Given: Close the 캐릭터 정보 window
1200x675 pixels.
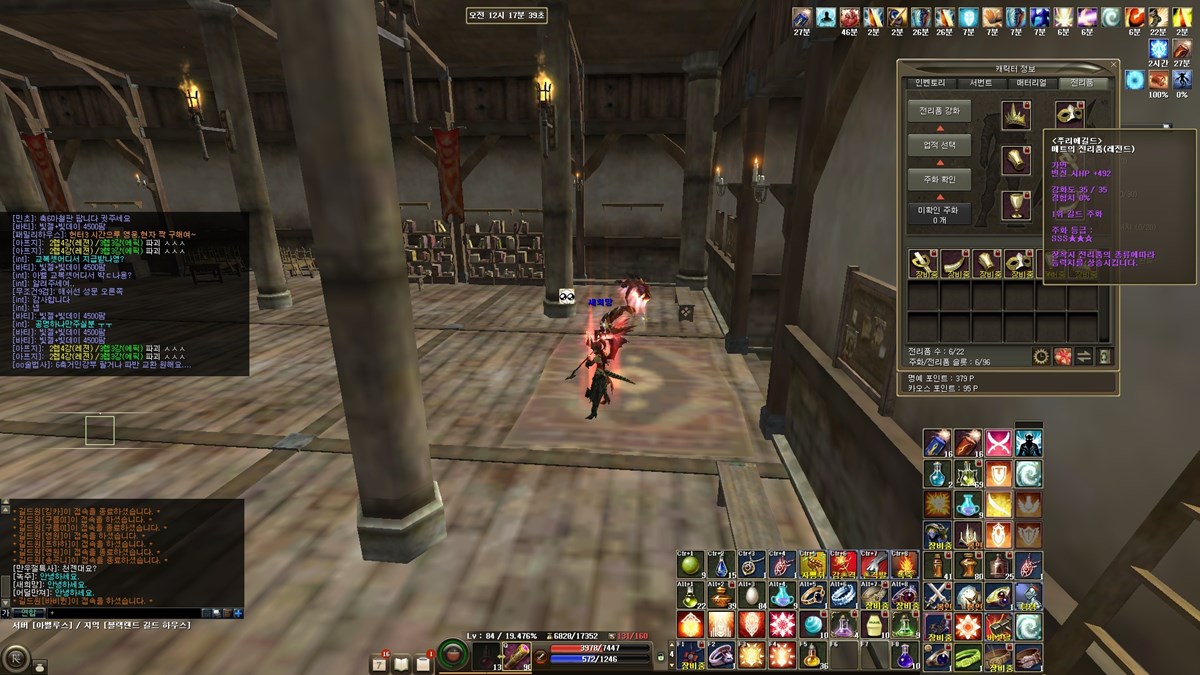Looking at the screenshot, I should [1114, 66].
